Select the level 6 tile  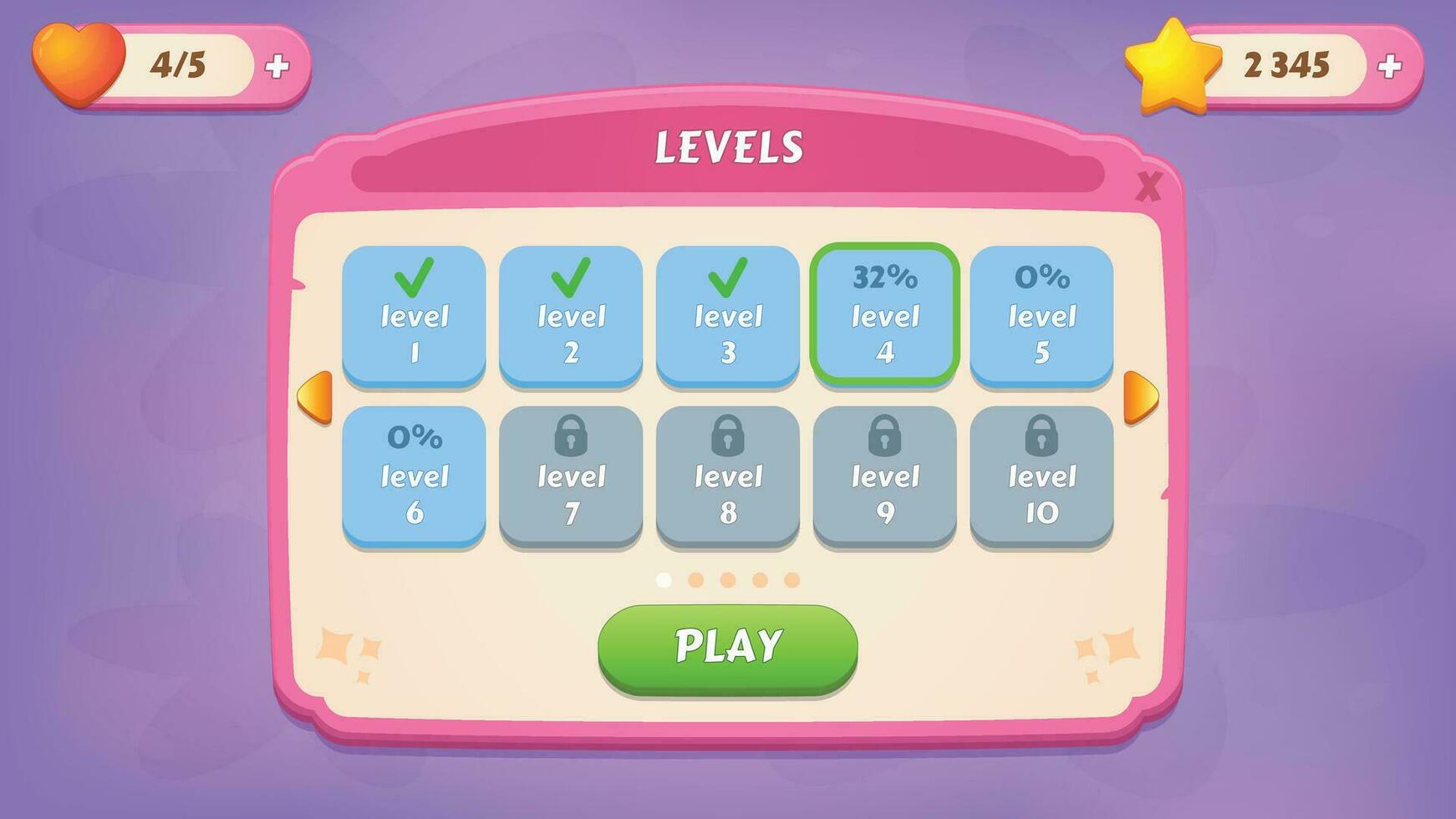pyautogui.click(x=415, y=475)
